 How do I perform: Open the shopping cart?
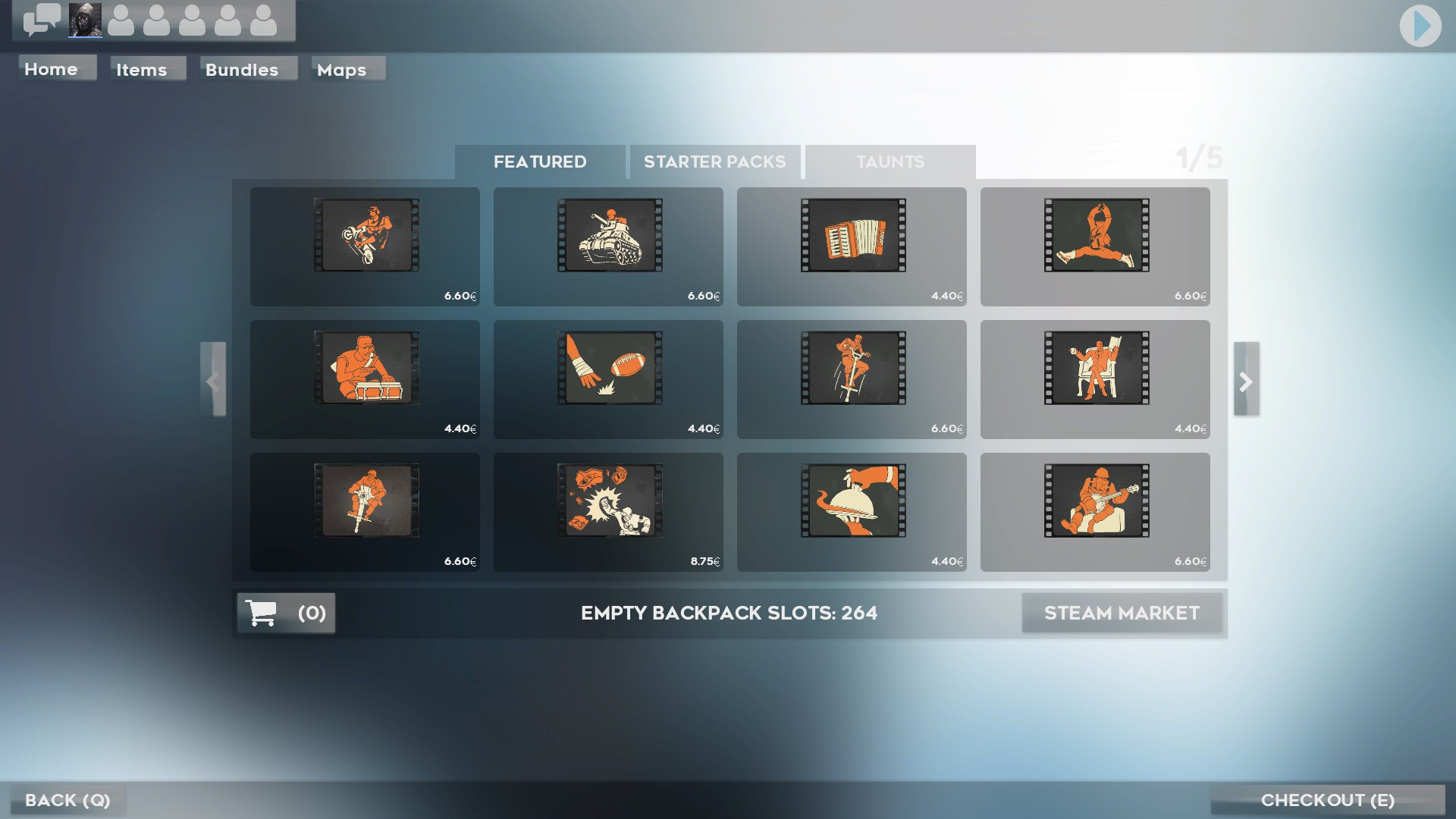click(285, 613)
